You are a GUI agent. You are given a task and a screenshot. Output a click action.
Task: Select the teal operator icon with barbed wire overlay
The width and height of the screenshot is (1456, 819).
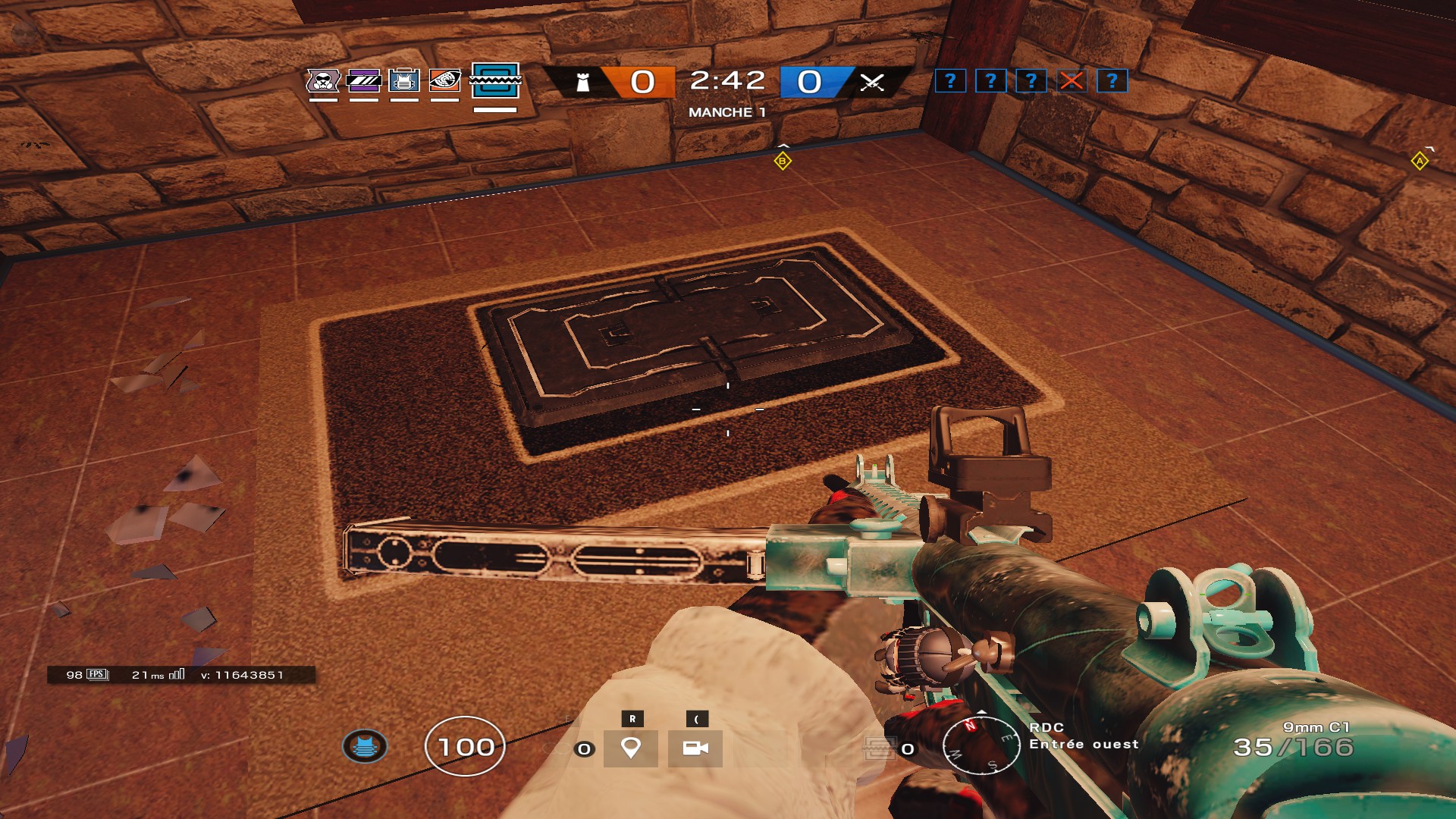click(x=494, y=83)
